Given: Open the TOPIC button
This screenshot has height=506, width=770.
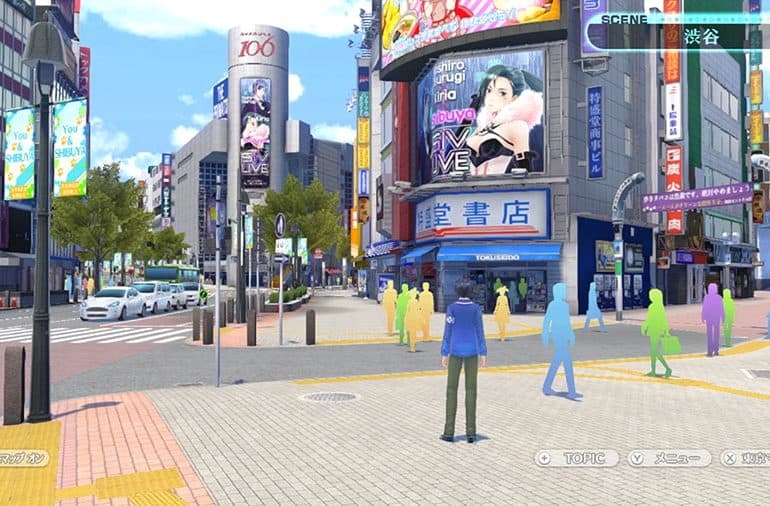Looking at the screenshot, I should pyautogui.click(x=578, y=458).
